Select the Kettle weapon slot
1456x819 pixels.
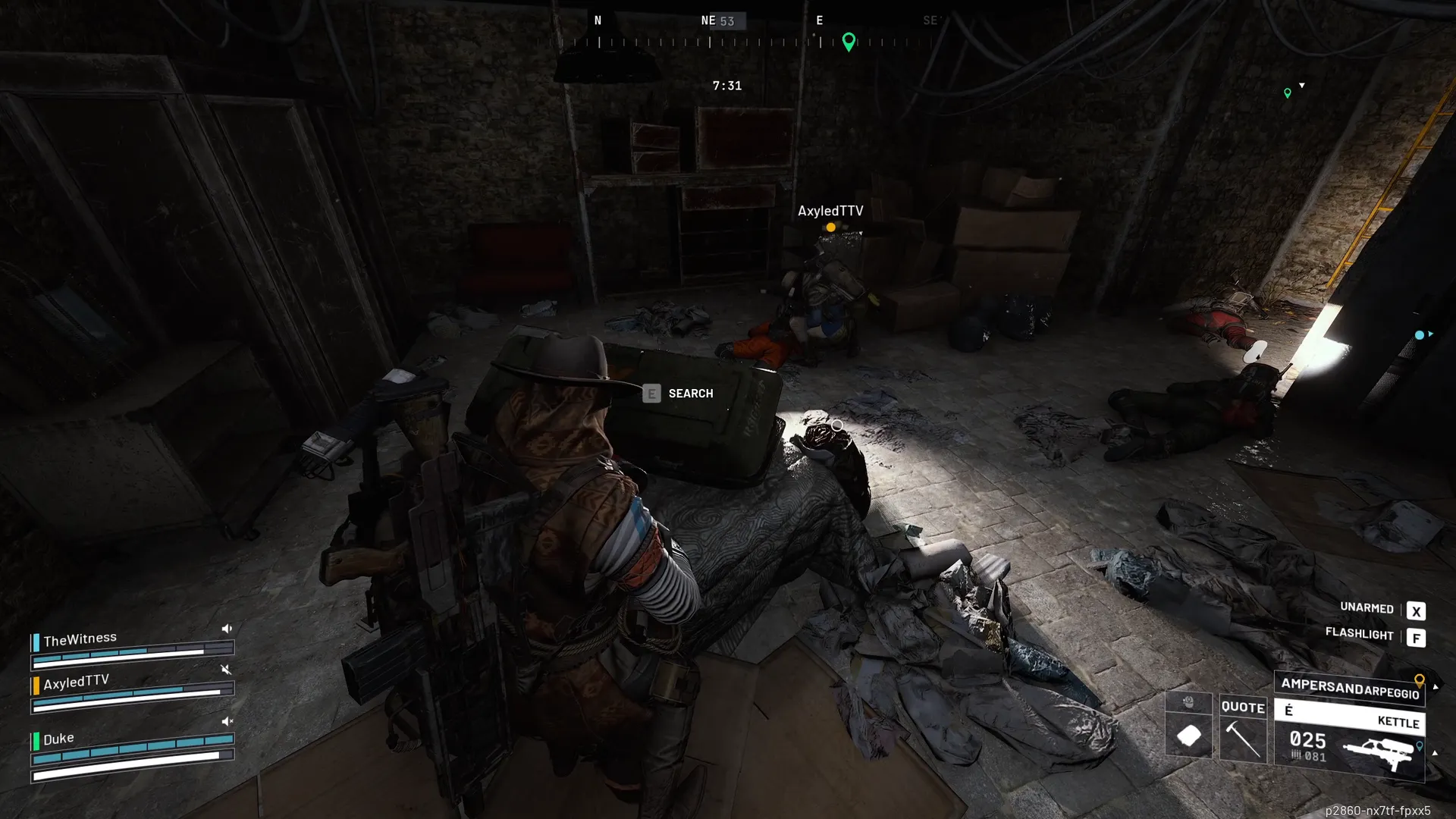[1350, 739]
